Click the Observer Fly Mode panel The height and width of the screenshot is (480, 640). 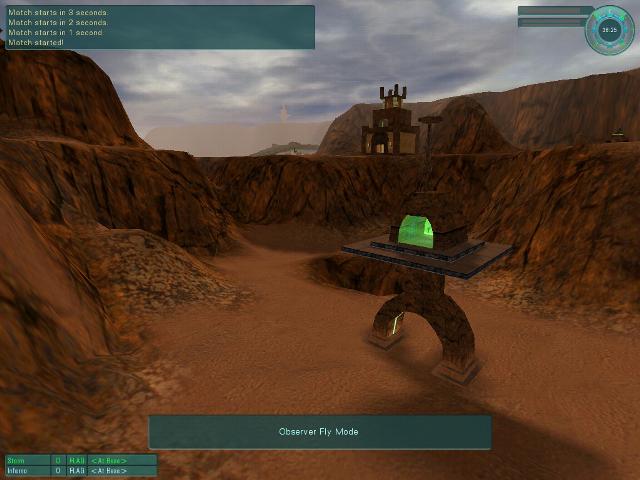(x=319, y=432)
